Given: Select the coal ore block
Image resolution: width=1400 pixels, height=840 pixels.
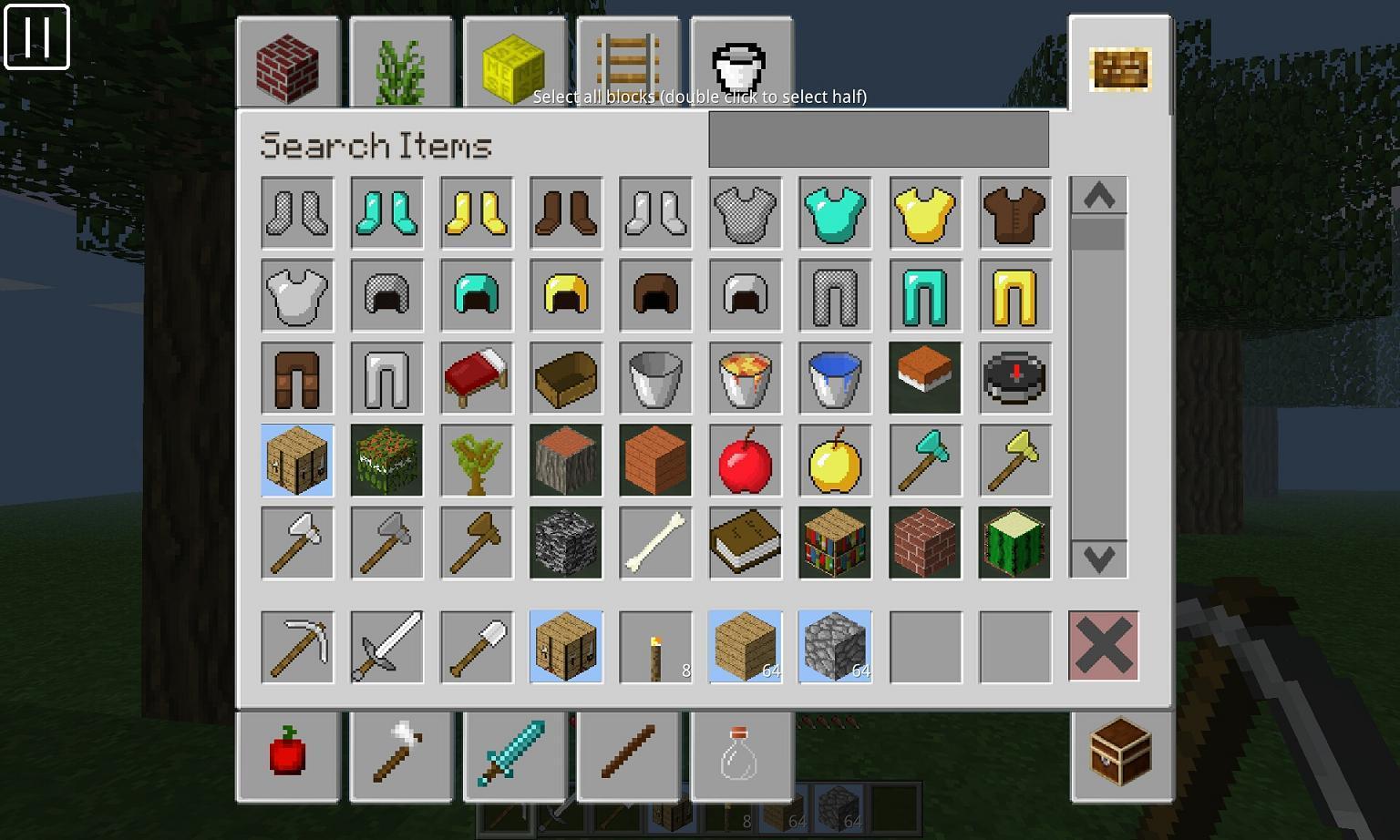Looking at the screenshot, I should click(x=565, y=543).
